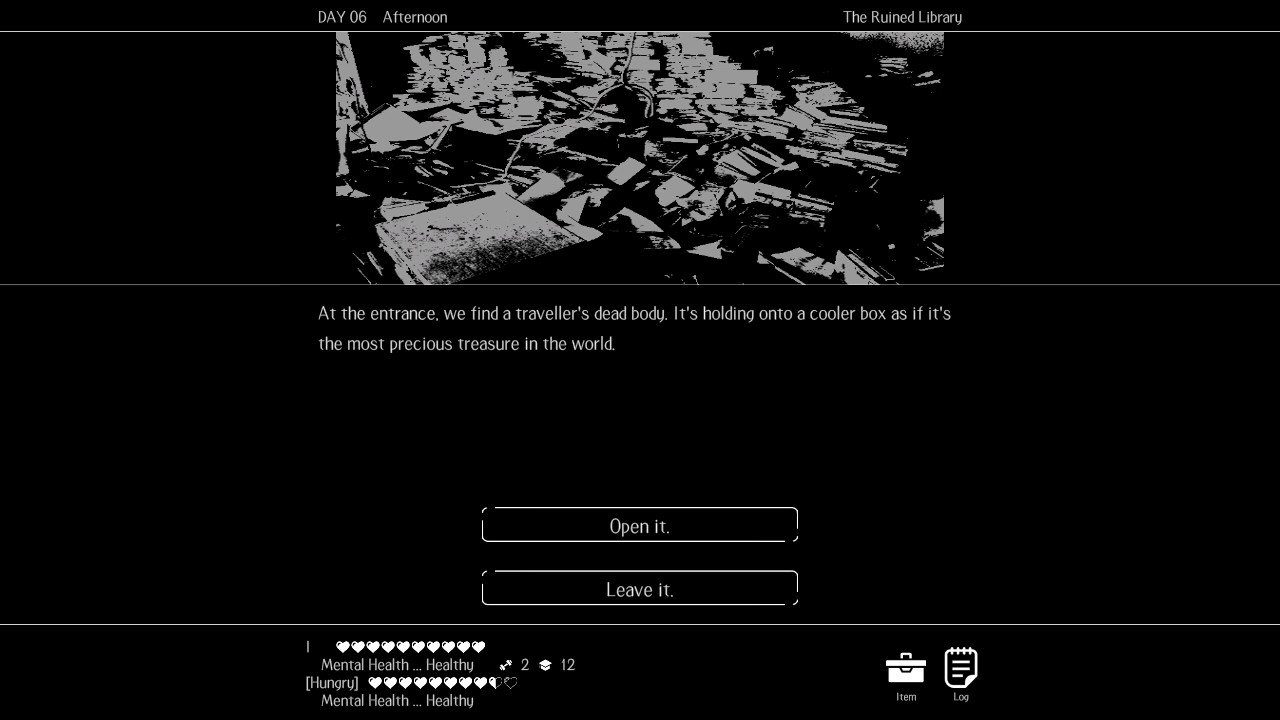Click the book stack icon showing 12
1280x720 pixels.
544,664
